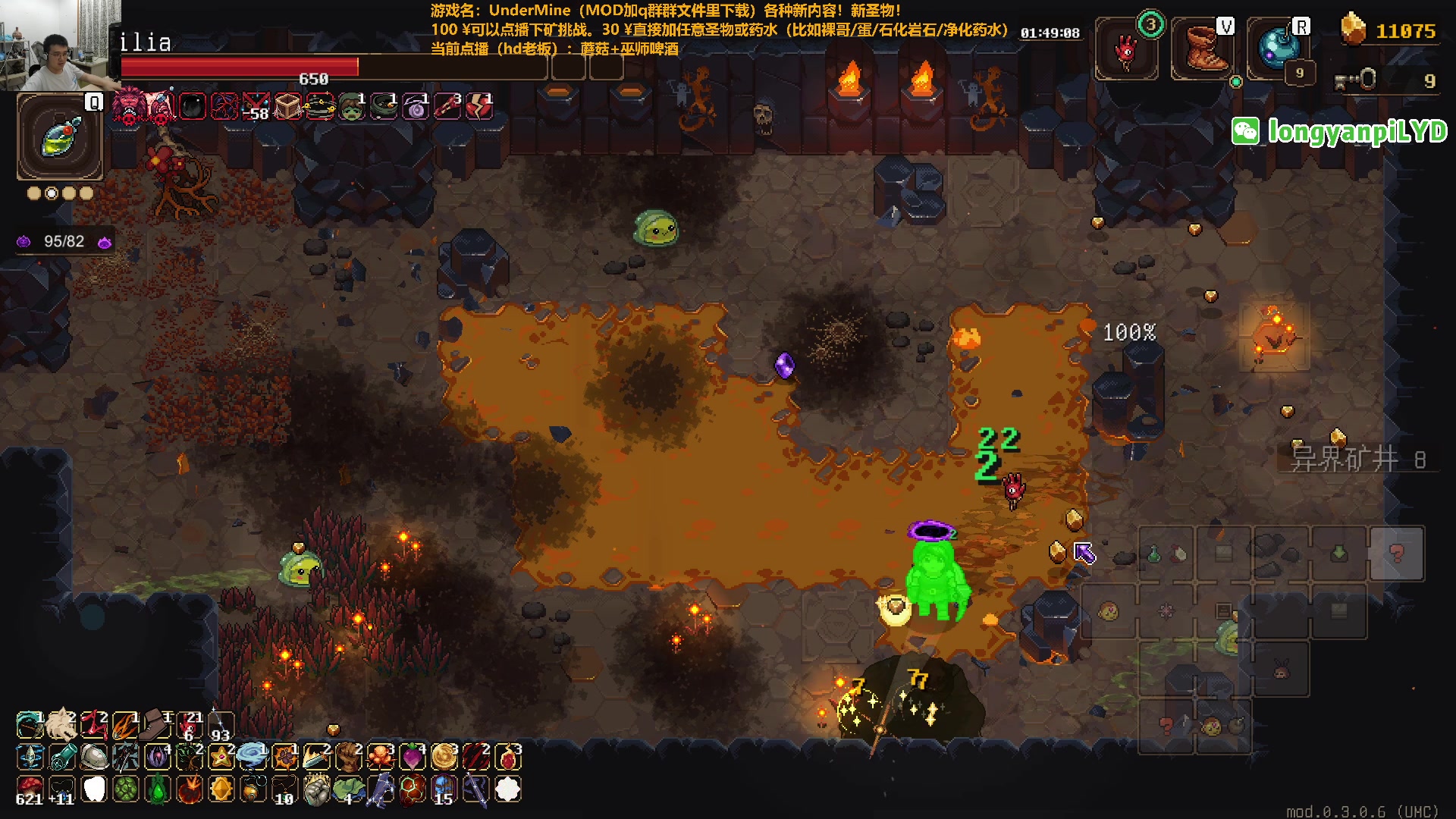
Task: Select the red mushroom relic slot
Action: coord(30,789)
